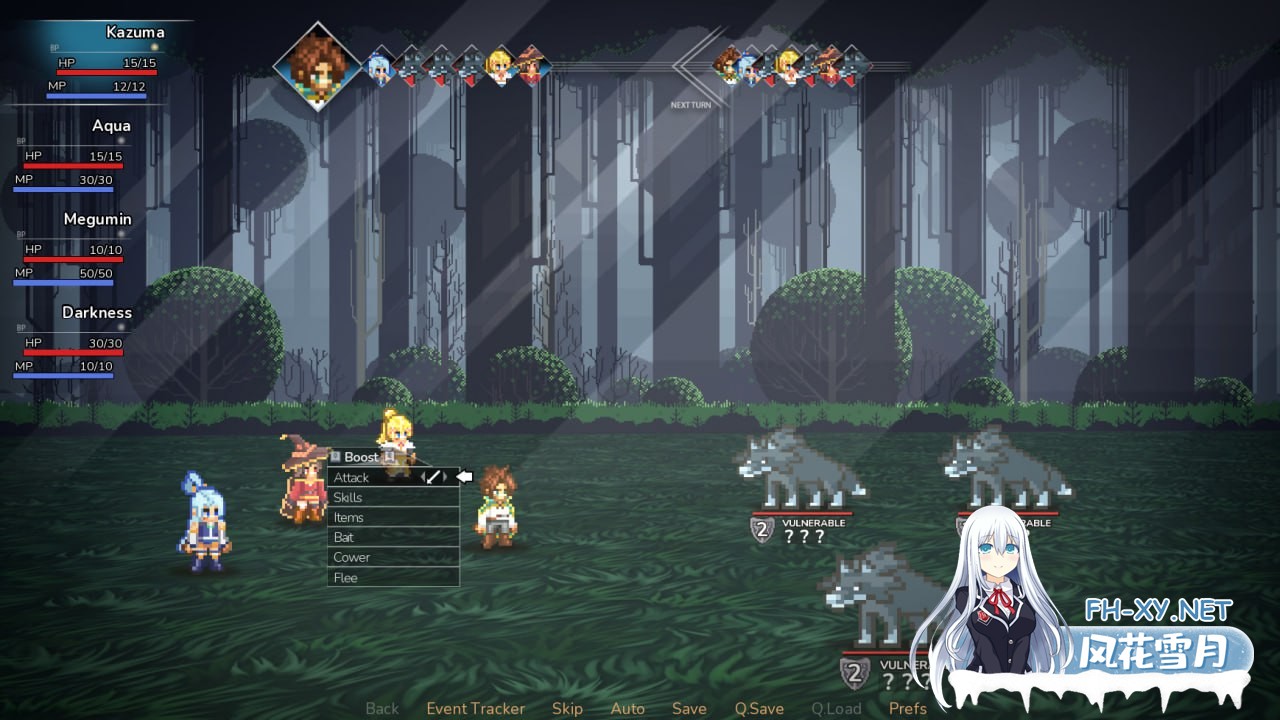Flee from the battle
Screen dimensions: 1280x720
[x=345, y=578]
